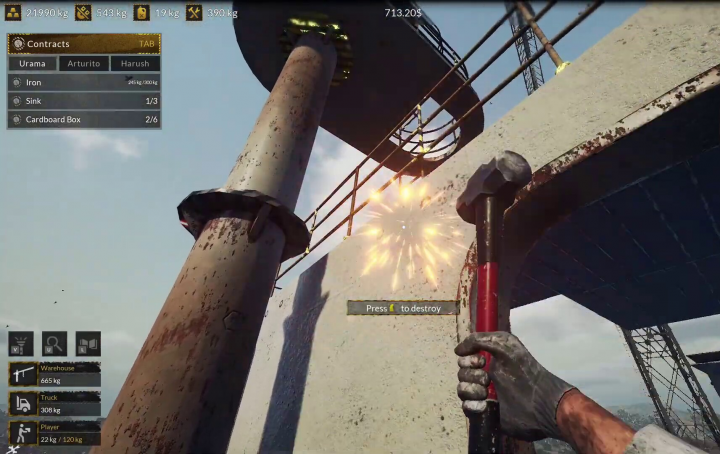Switch to the Urama contract tab
Viewport: 720px width, 454px height.
[x=33, y=63]
